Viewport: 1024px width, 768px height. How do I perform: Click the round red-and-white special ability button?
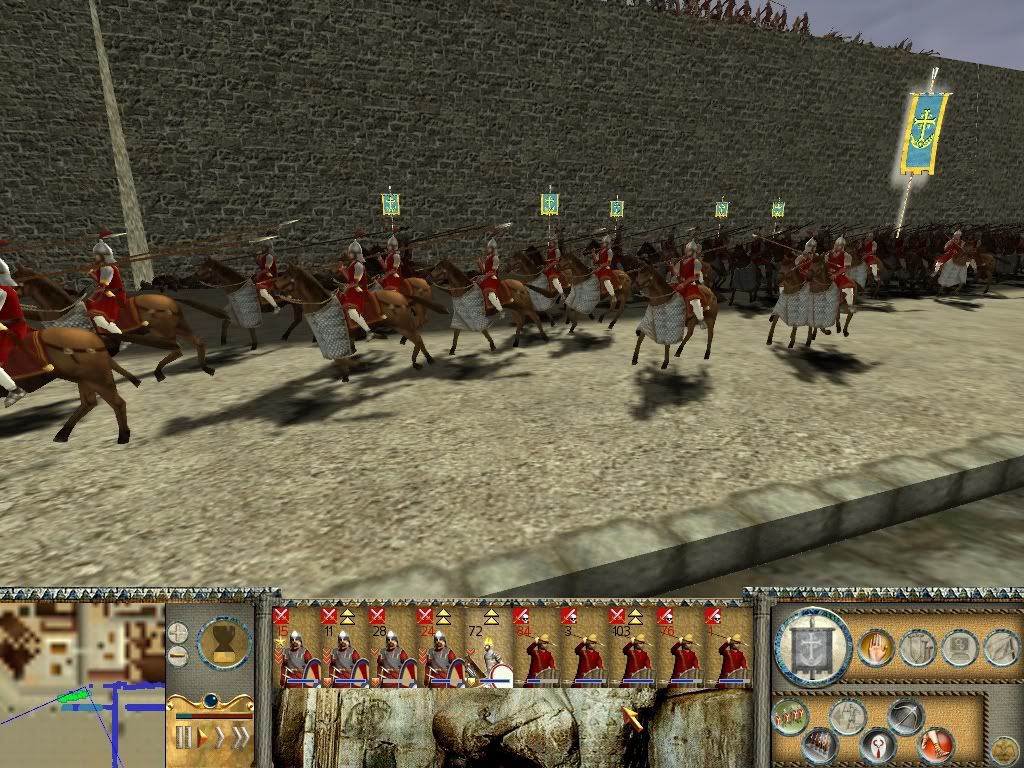tap(877, 745)
